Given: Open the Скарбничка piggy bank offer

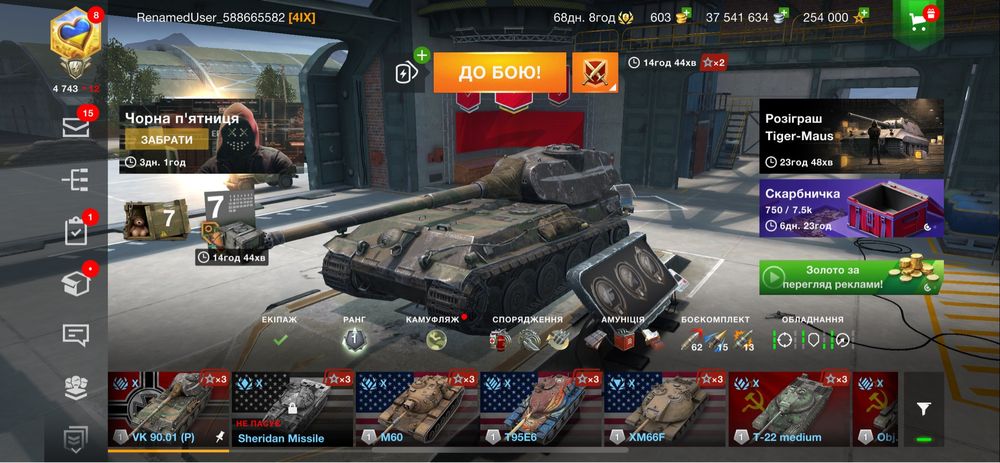Looking at the screenshot, I should click(850, 207).
